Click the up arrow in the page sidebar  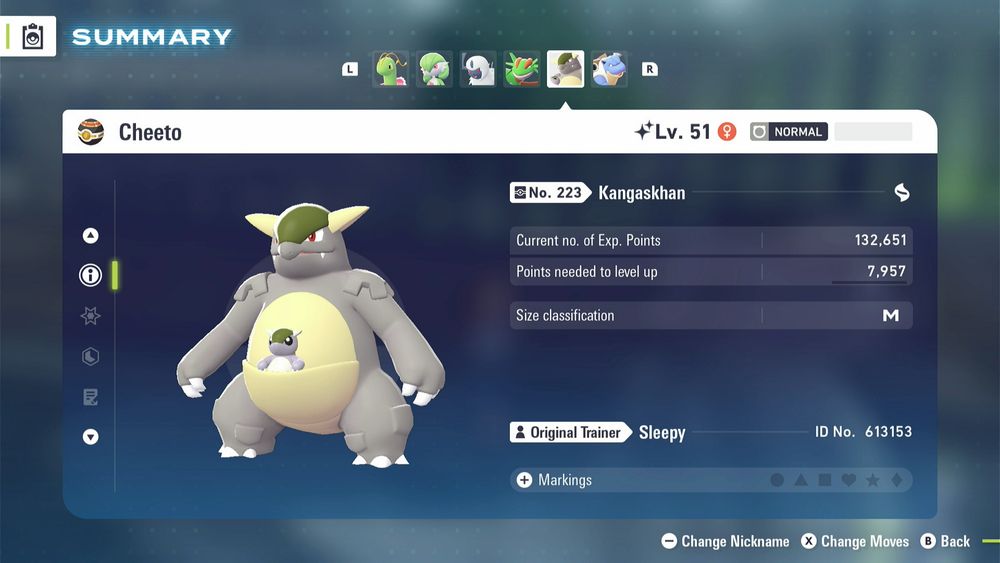coord(91,236)
